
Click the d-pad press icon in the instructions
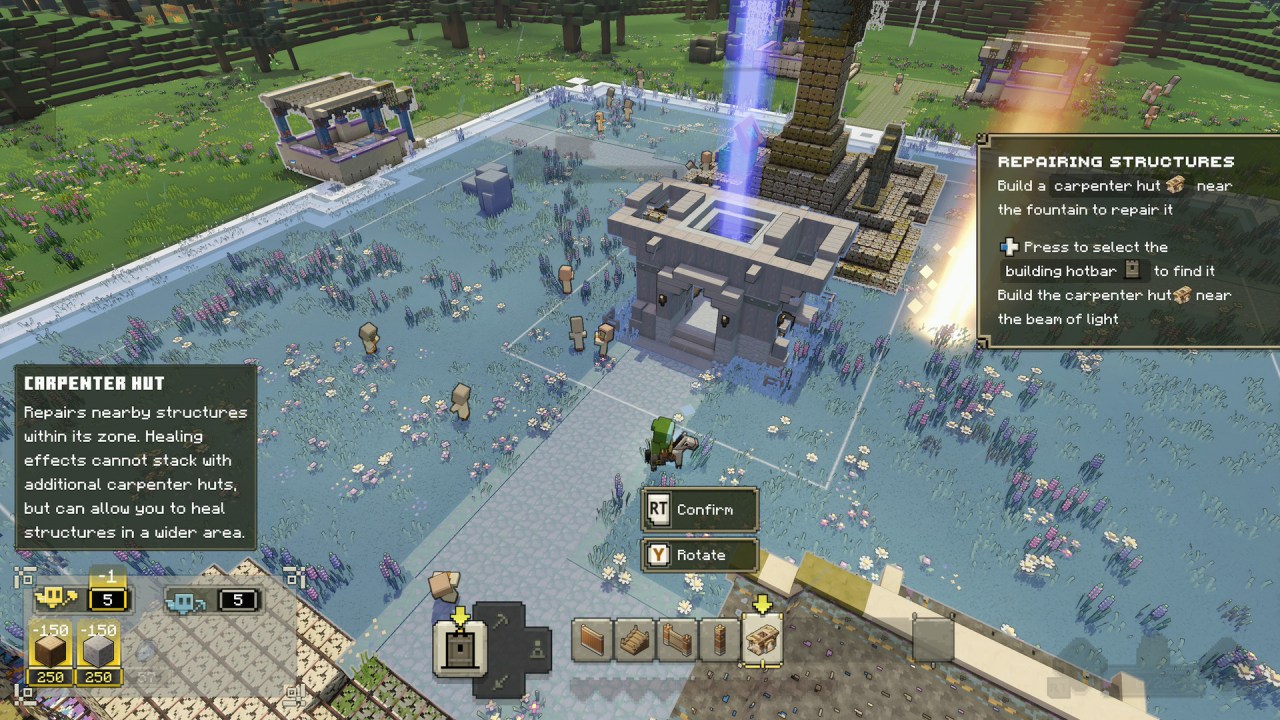tap(1009, 247)
